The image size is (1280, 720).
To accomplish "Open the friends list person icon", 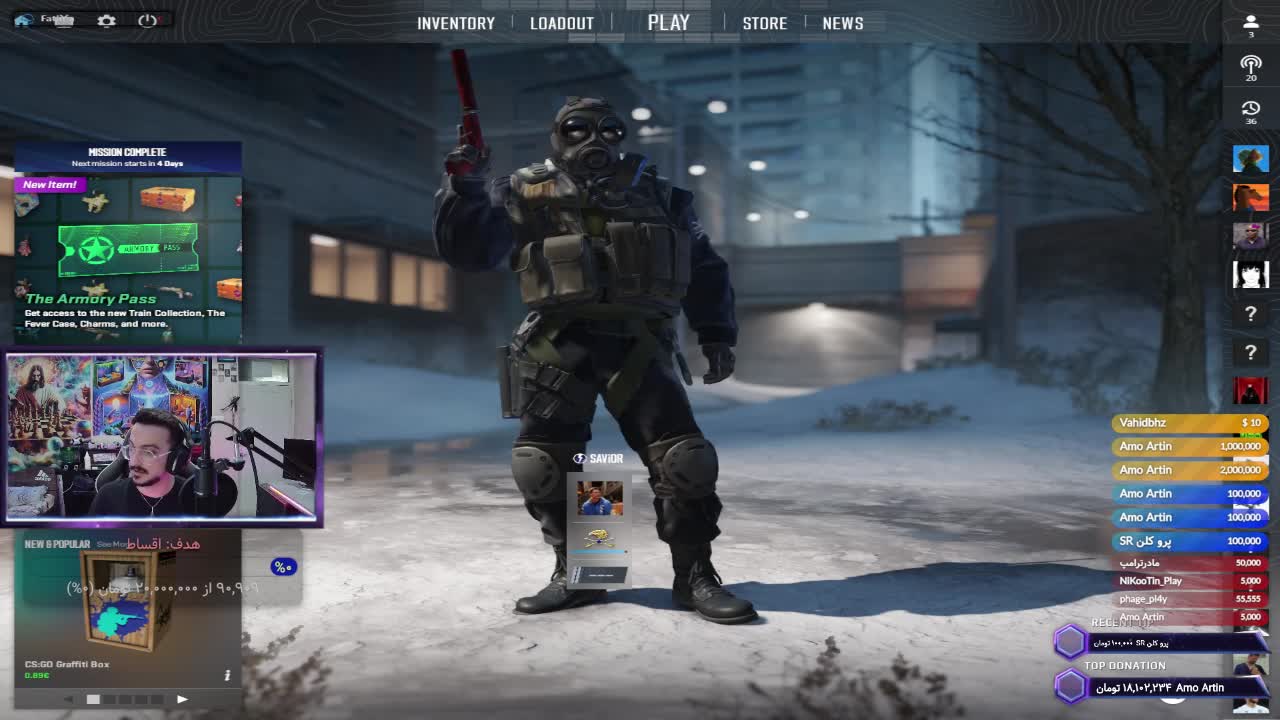I will (1250, 22).
